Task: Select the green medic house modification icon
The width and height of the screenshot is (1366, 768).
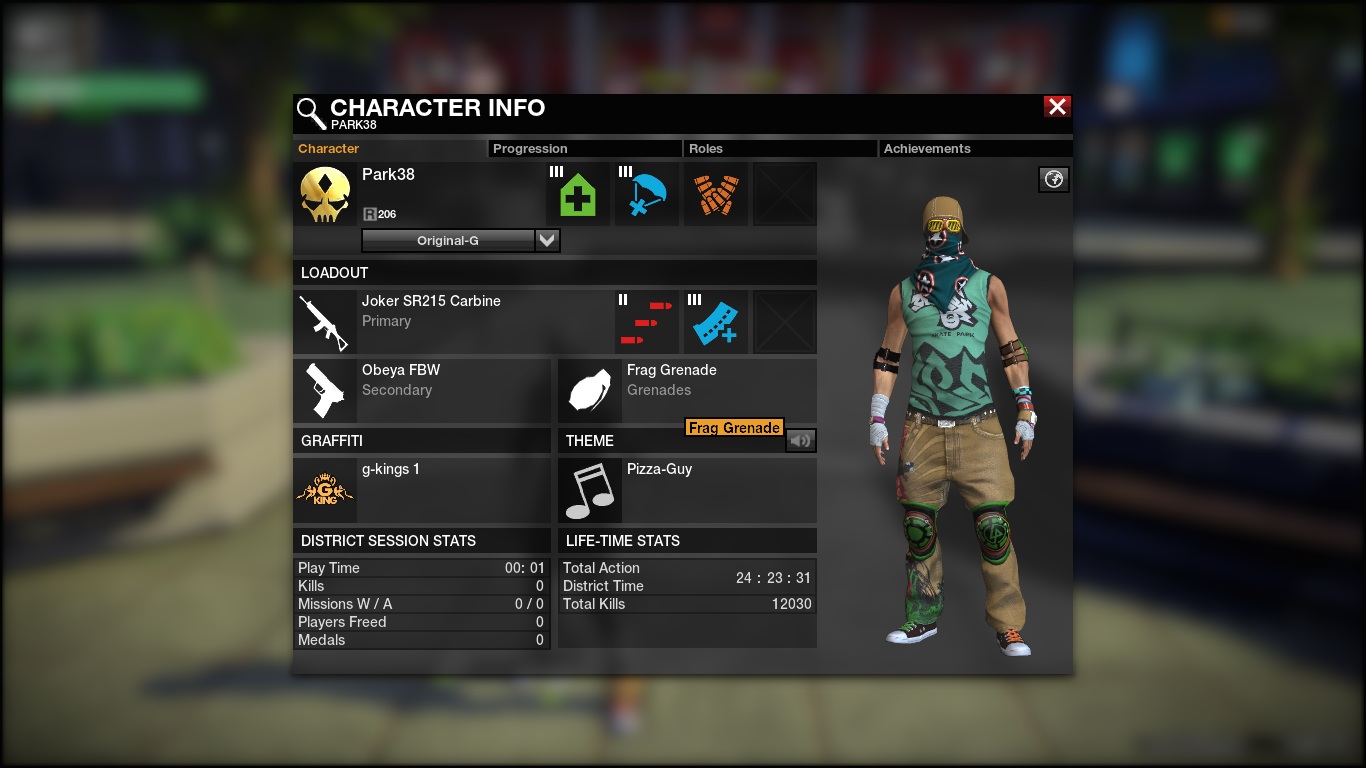Action: point(577,194)
